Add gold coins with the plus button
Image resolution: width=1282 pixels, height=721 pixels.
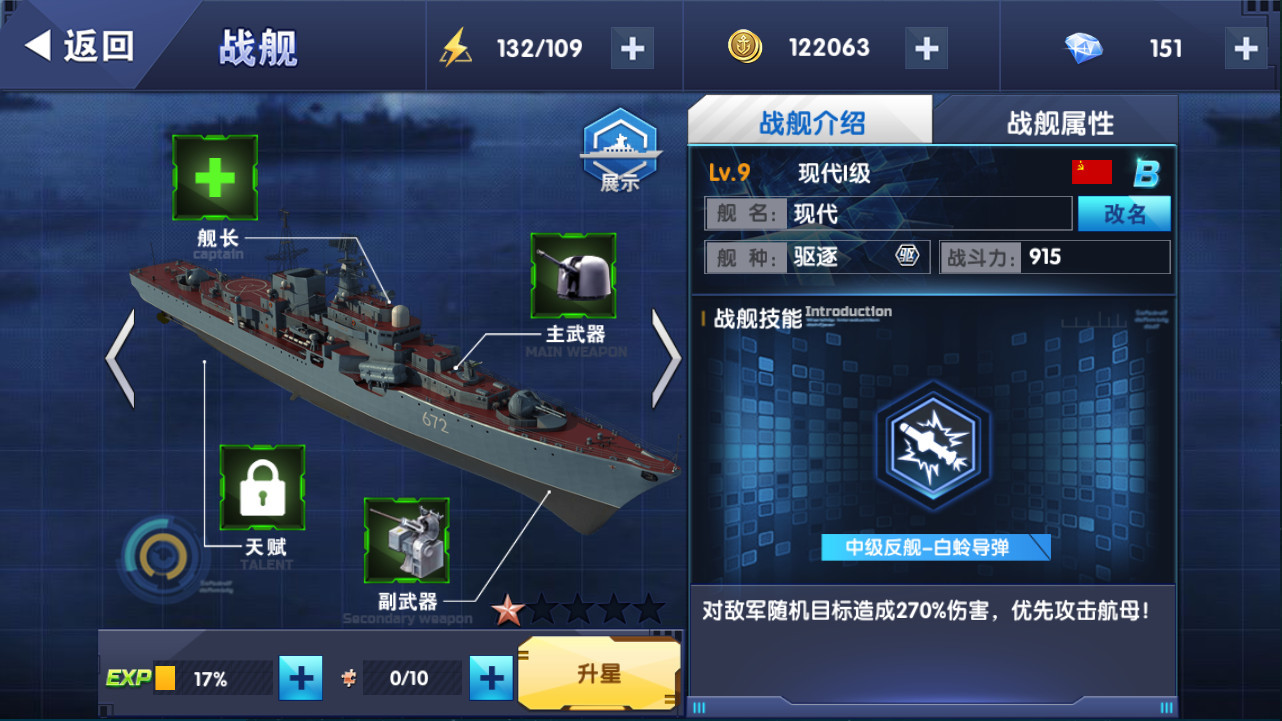click(926, 48)
